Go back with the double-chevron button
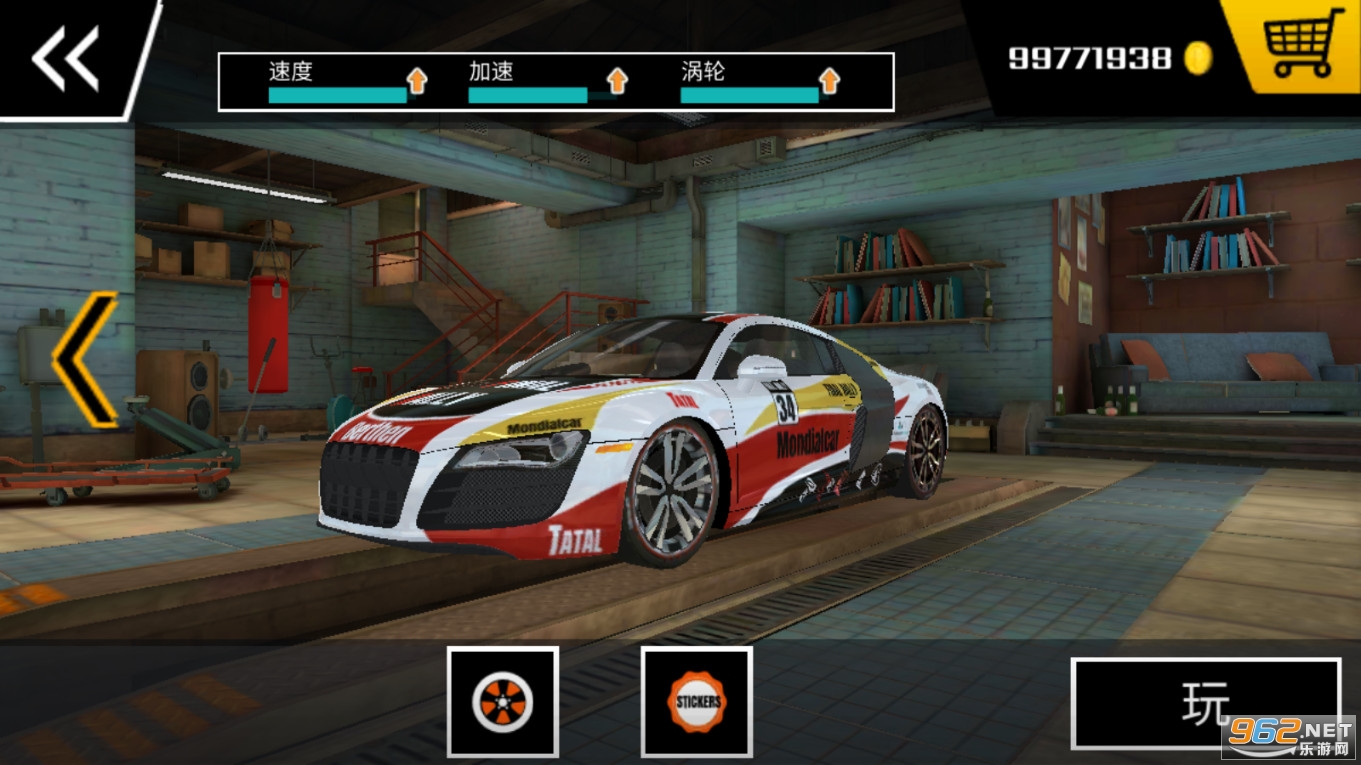This screenshot has height=765, width=1361. click(66, 58)
